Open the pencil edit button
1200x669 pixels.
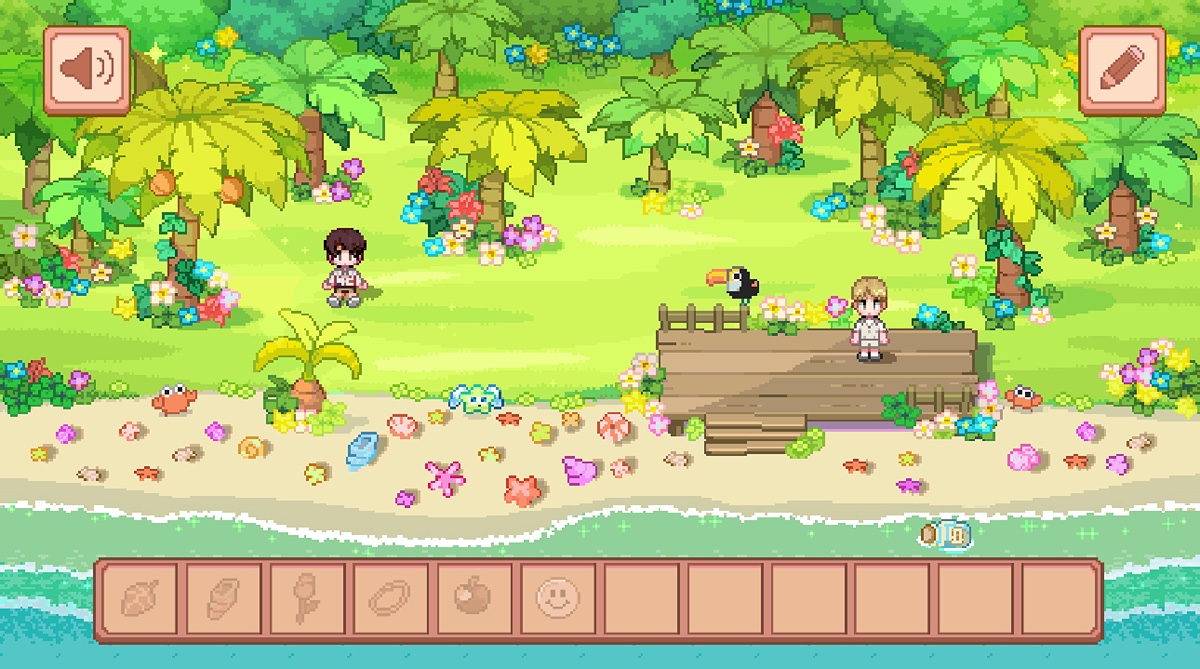[1122, 70]
